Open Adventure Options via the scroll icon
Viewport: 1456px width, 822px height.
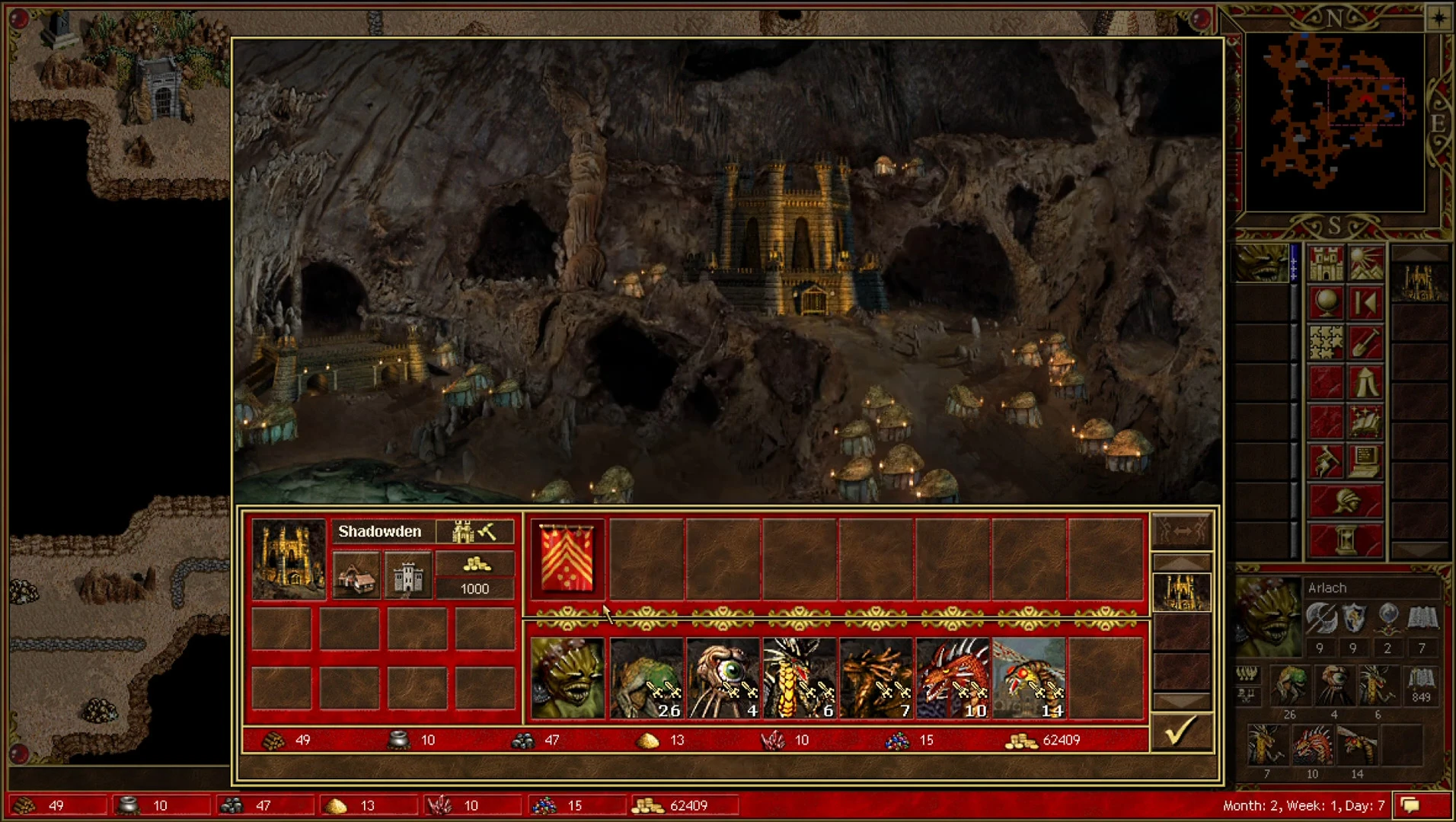click(x=1325, y=460)
